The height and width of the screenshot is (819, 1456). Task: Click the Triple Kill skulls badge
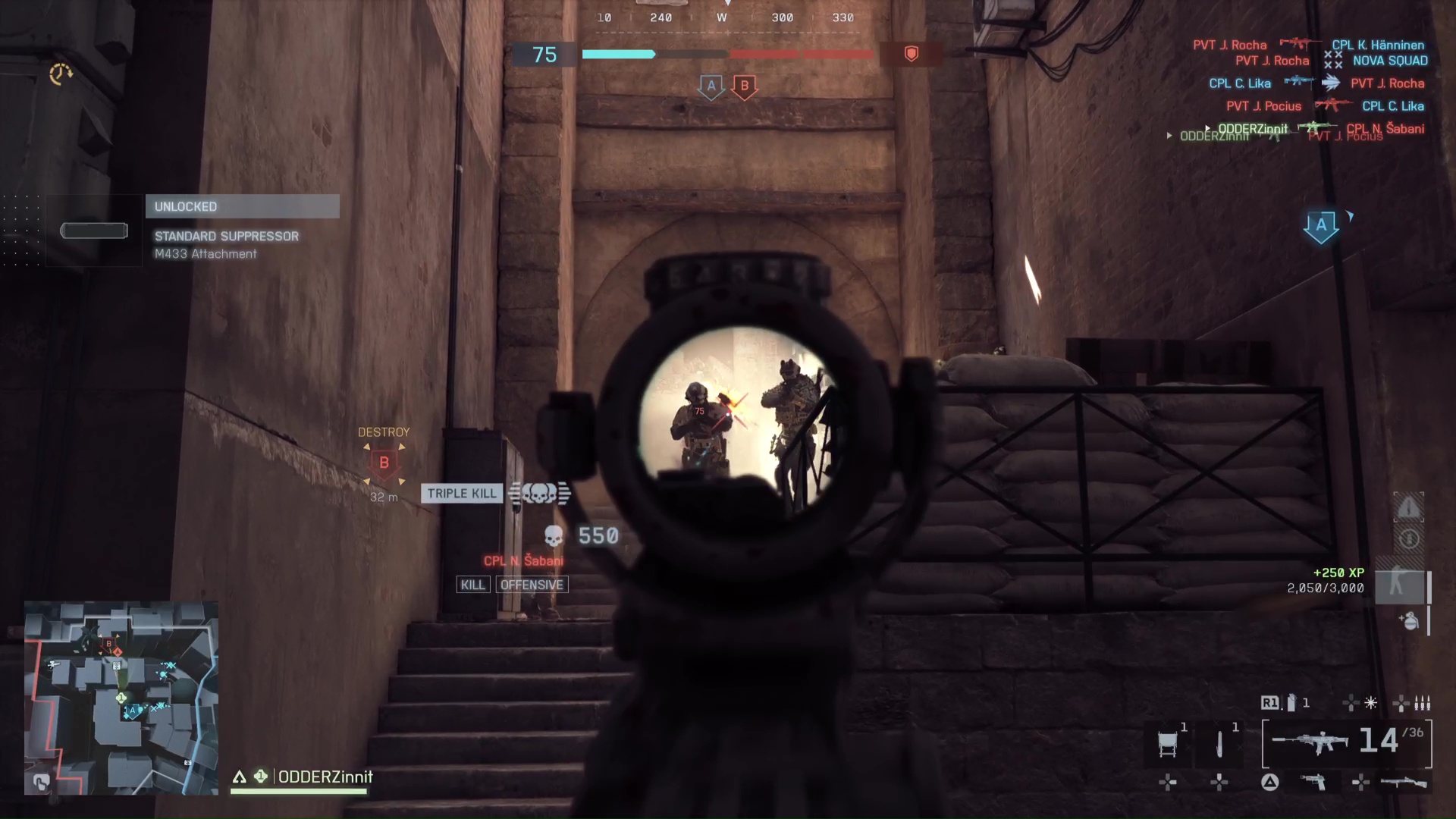click(539, 494)
